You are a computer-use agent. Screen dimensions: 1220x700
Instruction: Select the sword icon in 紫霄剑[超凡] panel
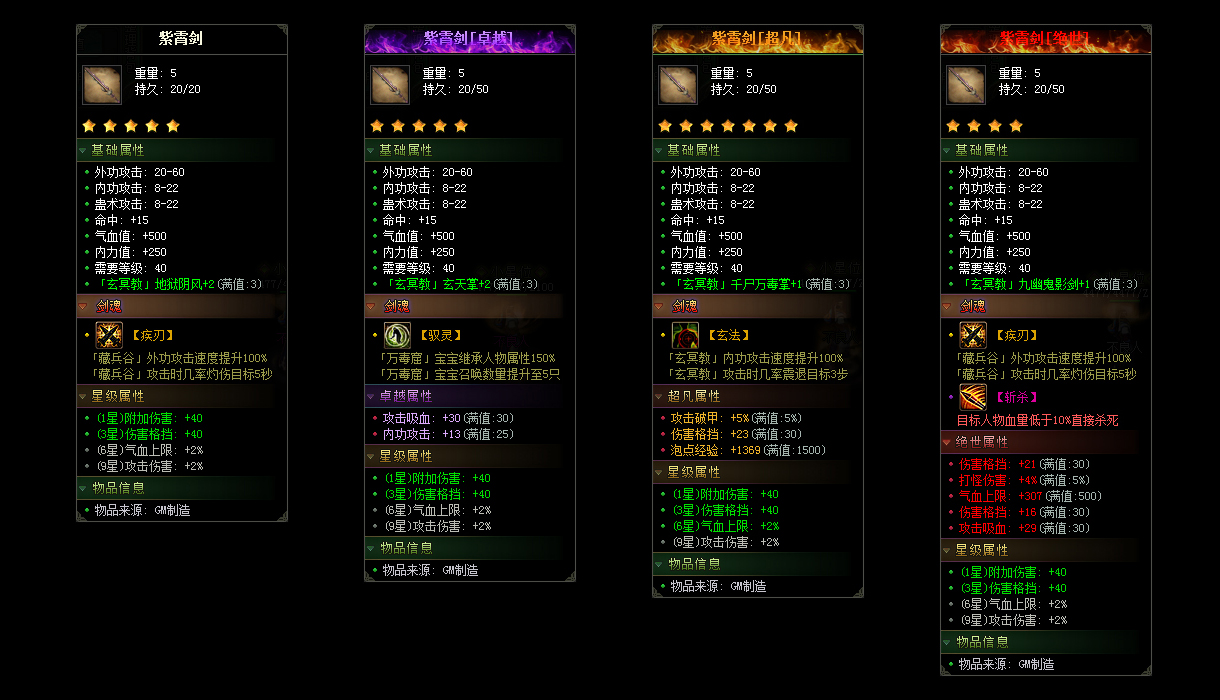point(678,85)
